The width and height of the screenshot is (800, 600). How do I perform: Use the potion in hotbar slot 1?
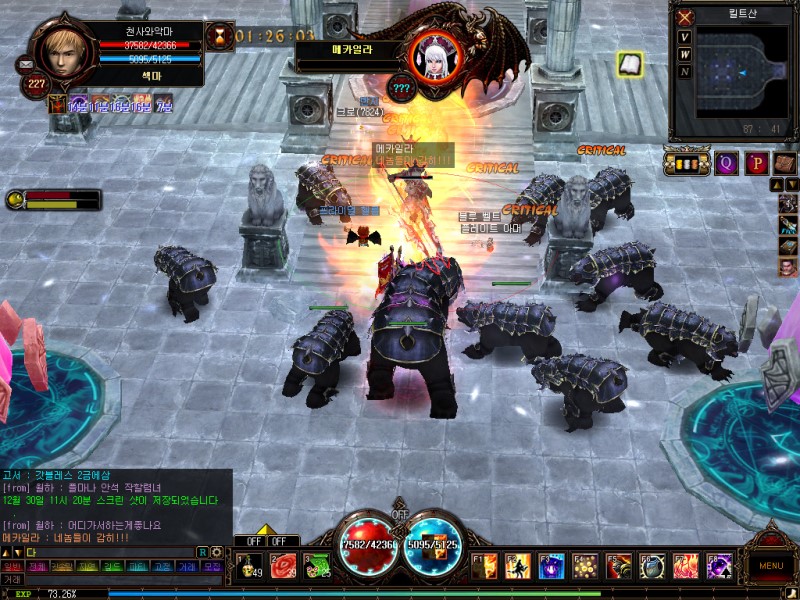click(250, 566)
